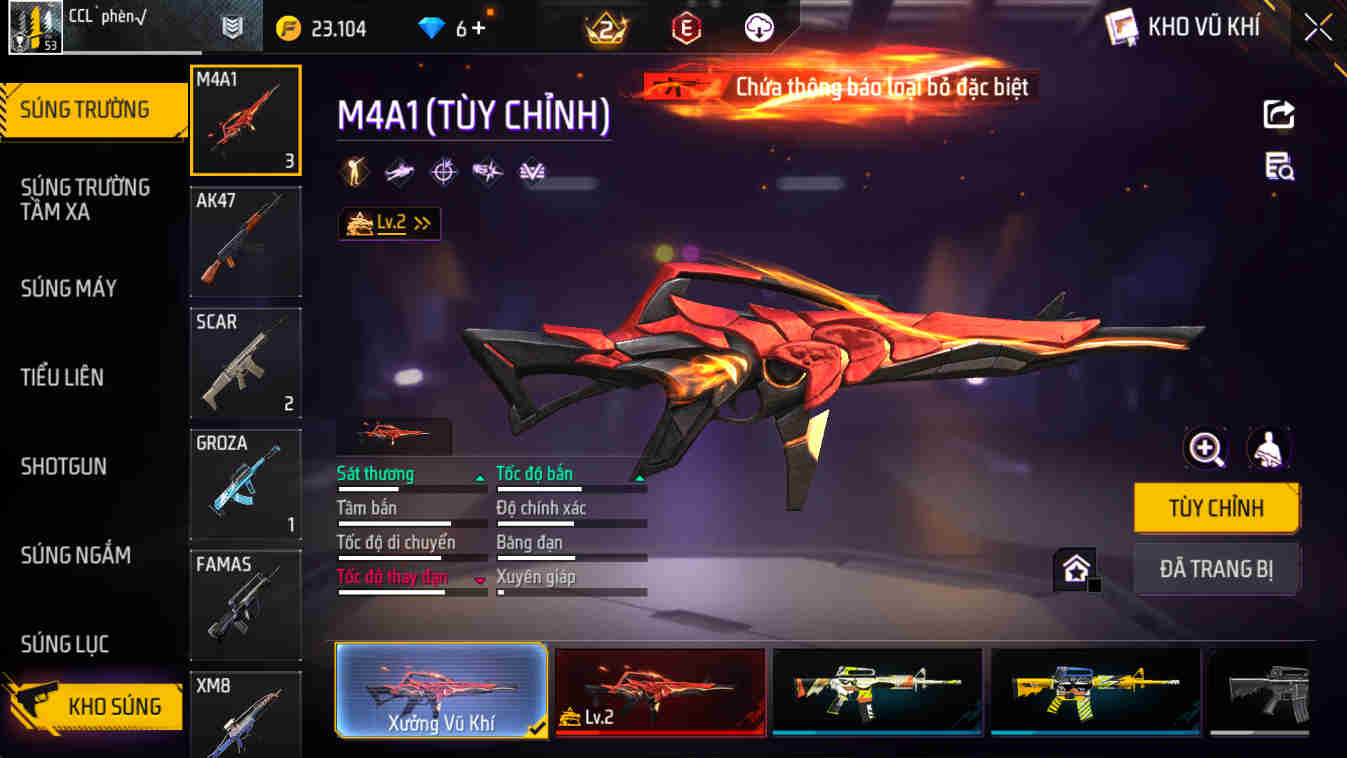Open the weapon skin share icon
Image resolution: width=1347 pixels, height=758 pixels.
[x=1278, y=115]
